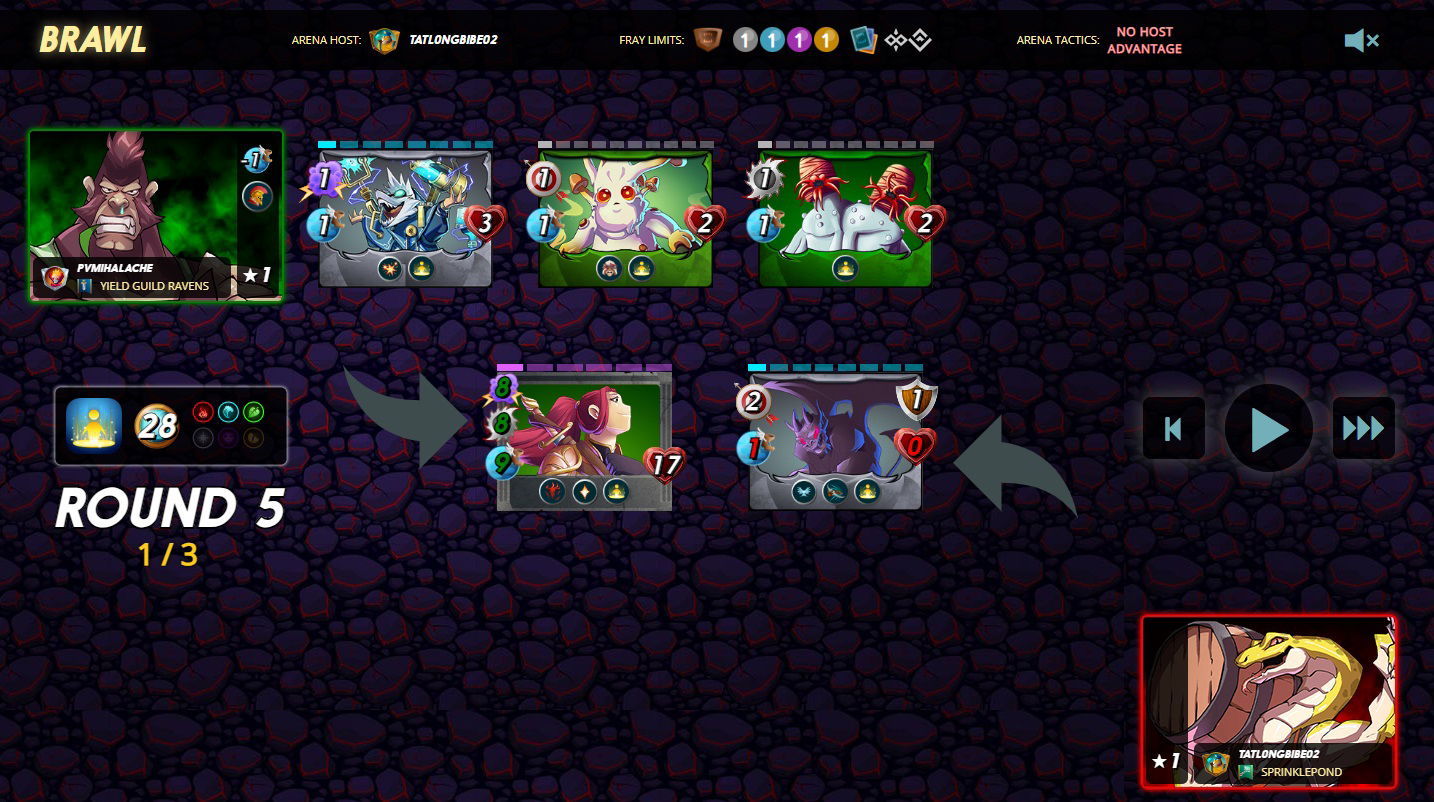Image resolution: width=1434 pixels, height=802 pixels.
Task: Click the 28 mana cap badge
Action: [157, 426]
